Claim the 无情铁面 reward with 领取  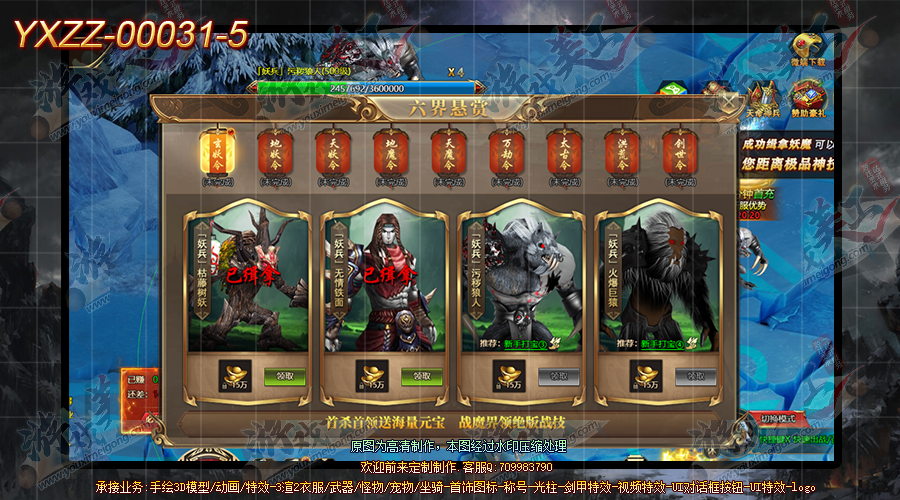point(421,376)
